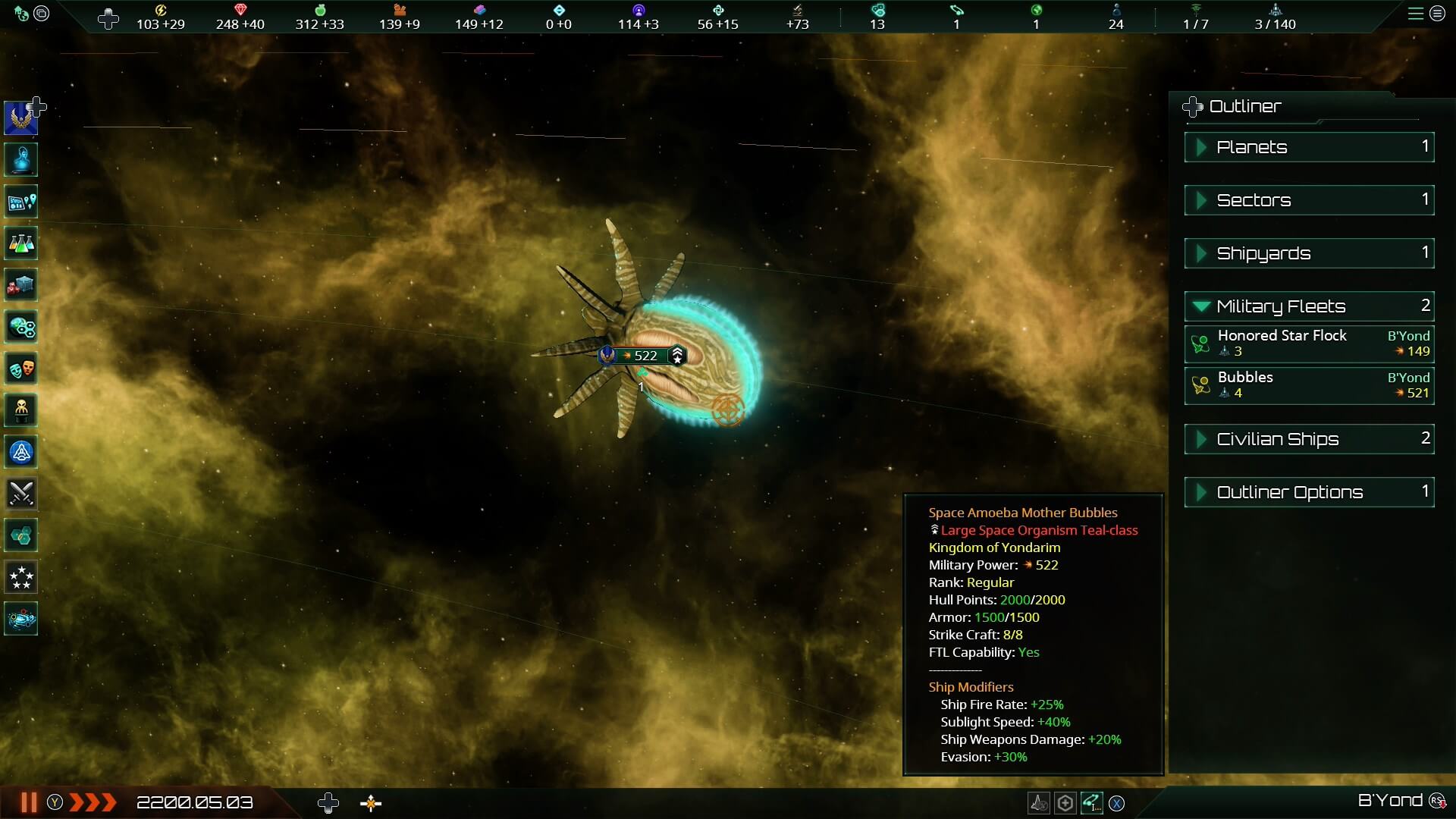Open the cargo crate market menu

[21, 286]
